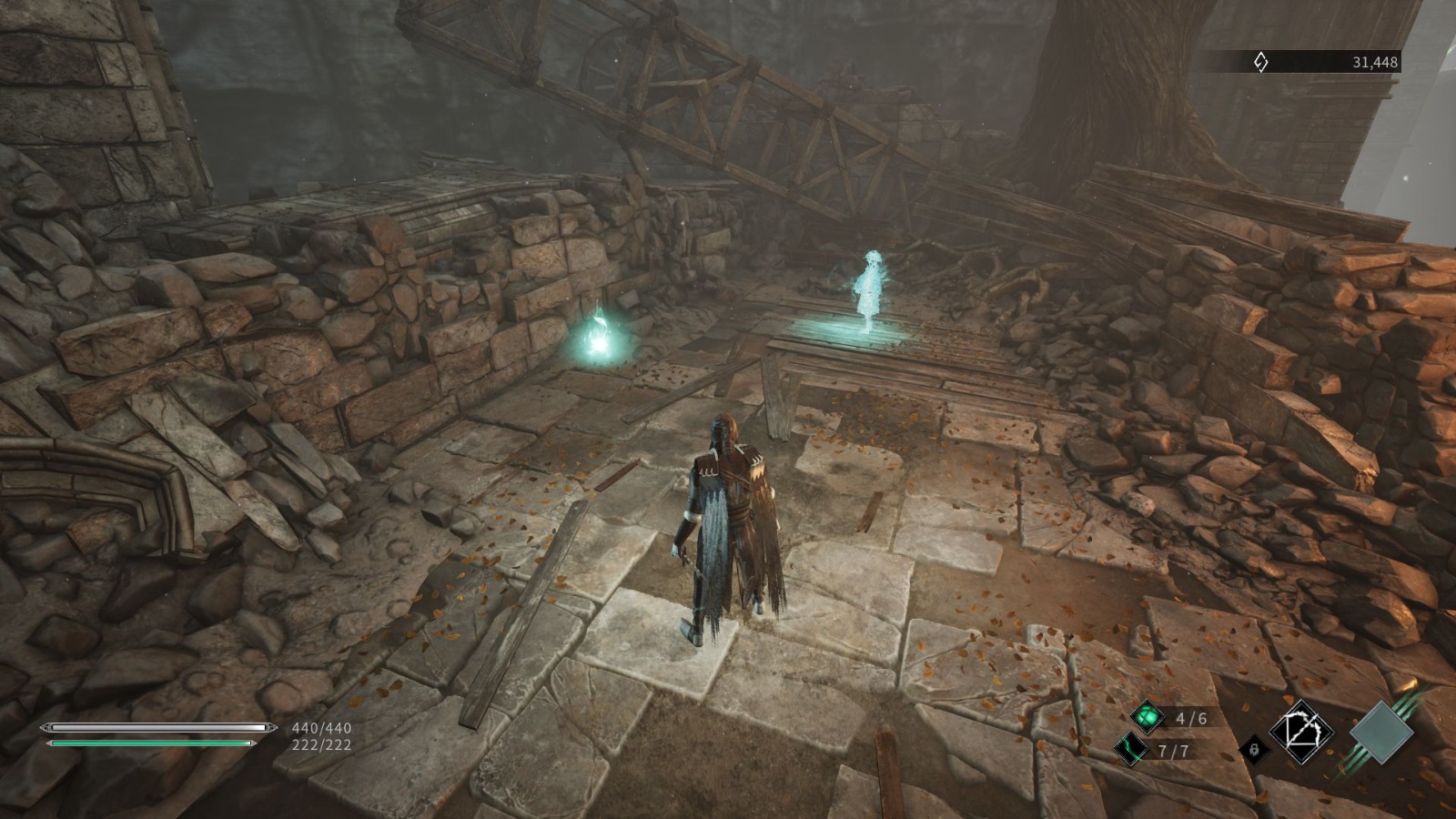Click the currency diamond icon beside 31,448

(x=1260, y=62)
